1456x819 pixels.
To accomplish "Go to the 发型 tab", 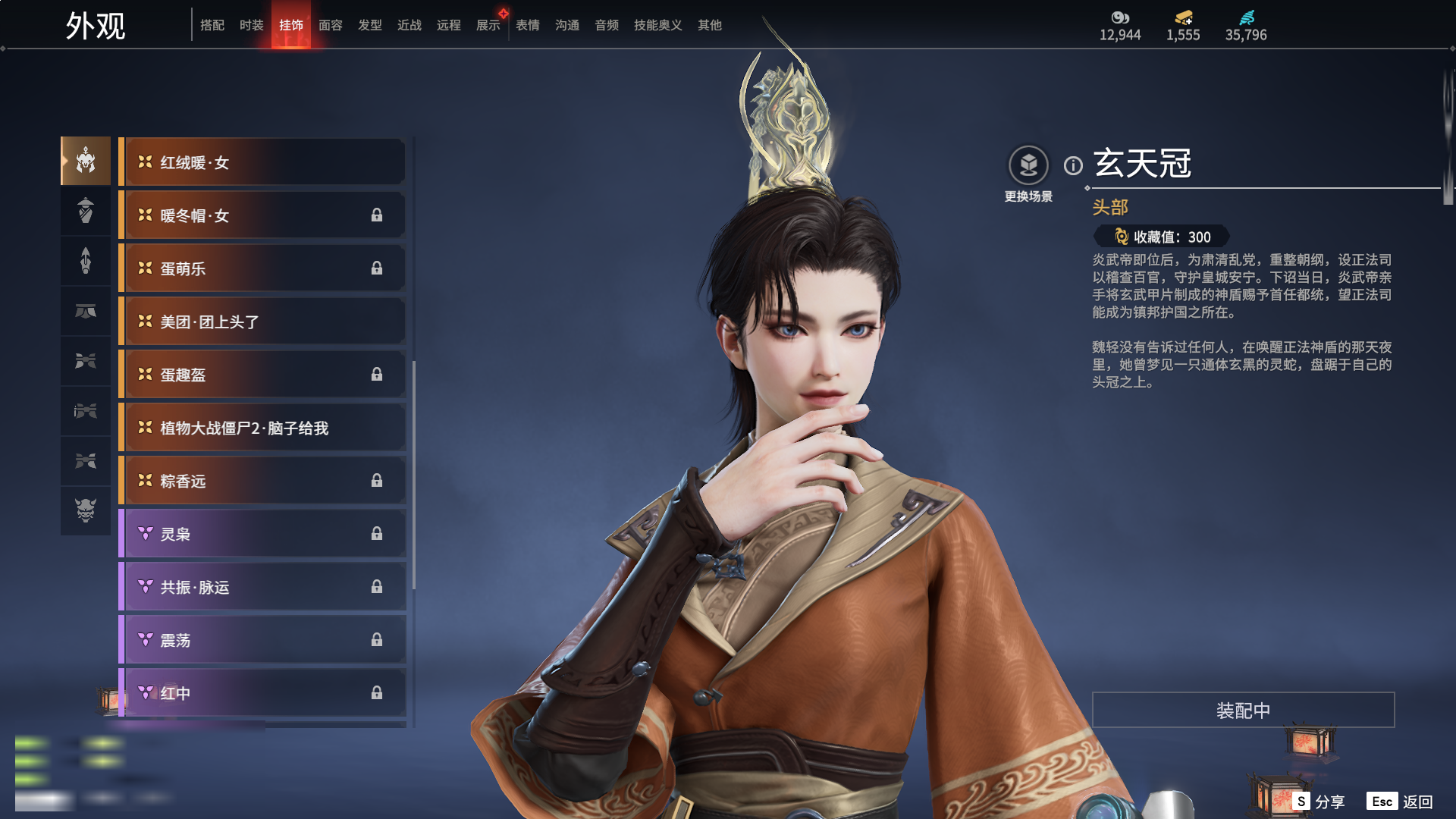I will 370,25.
